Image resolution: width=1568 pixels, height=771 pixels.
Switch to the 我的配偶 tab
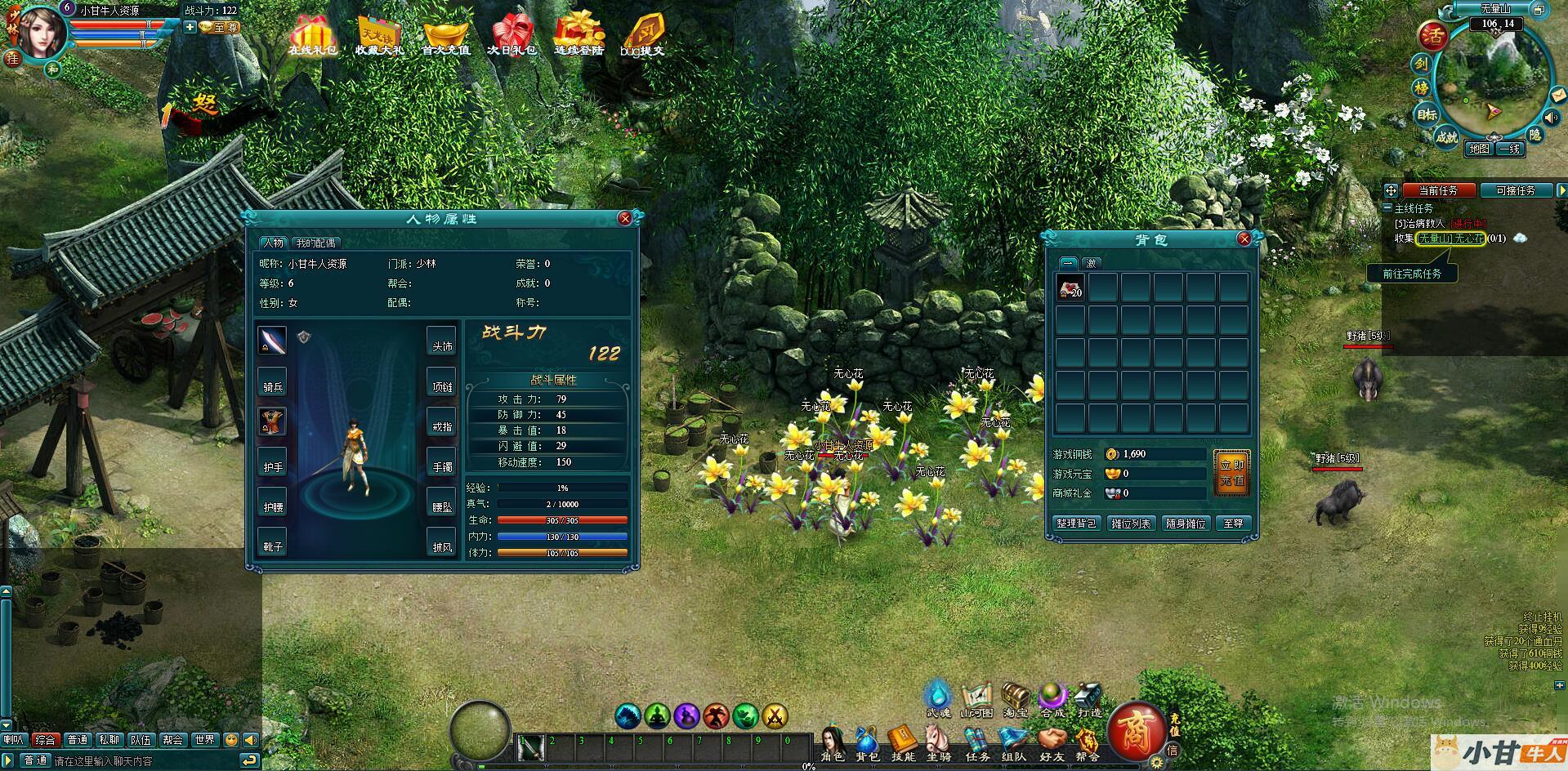coord(315,243)
